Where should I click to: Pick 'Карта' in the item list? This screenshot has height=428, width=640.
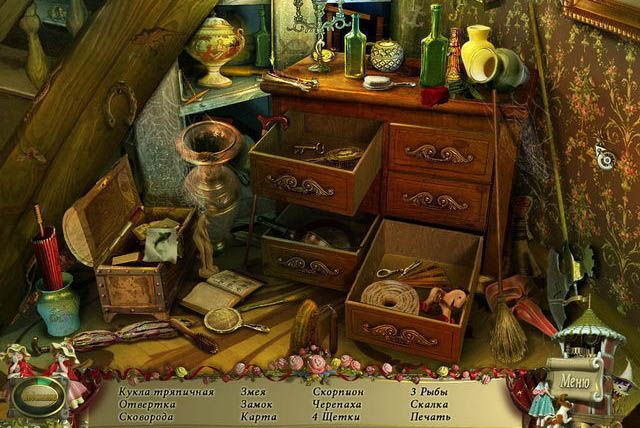[x=258, y=416]
